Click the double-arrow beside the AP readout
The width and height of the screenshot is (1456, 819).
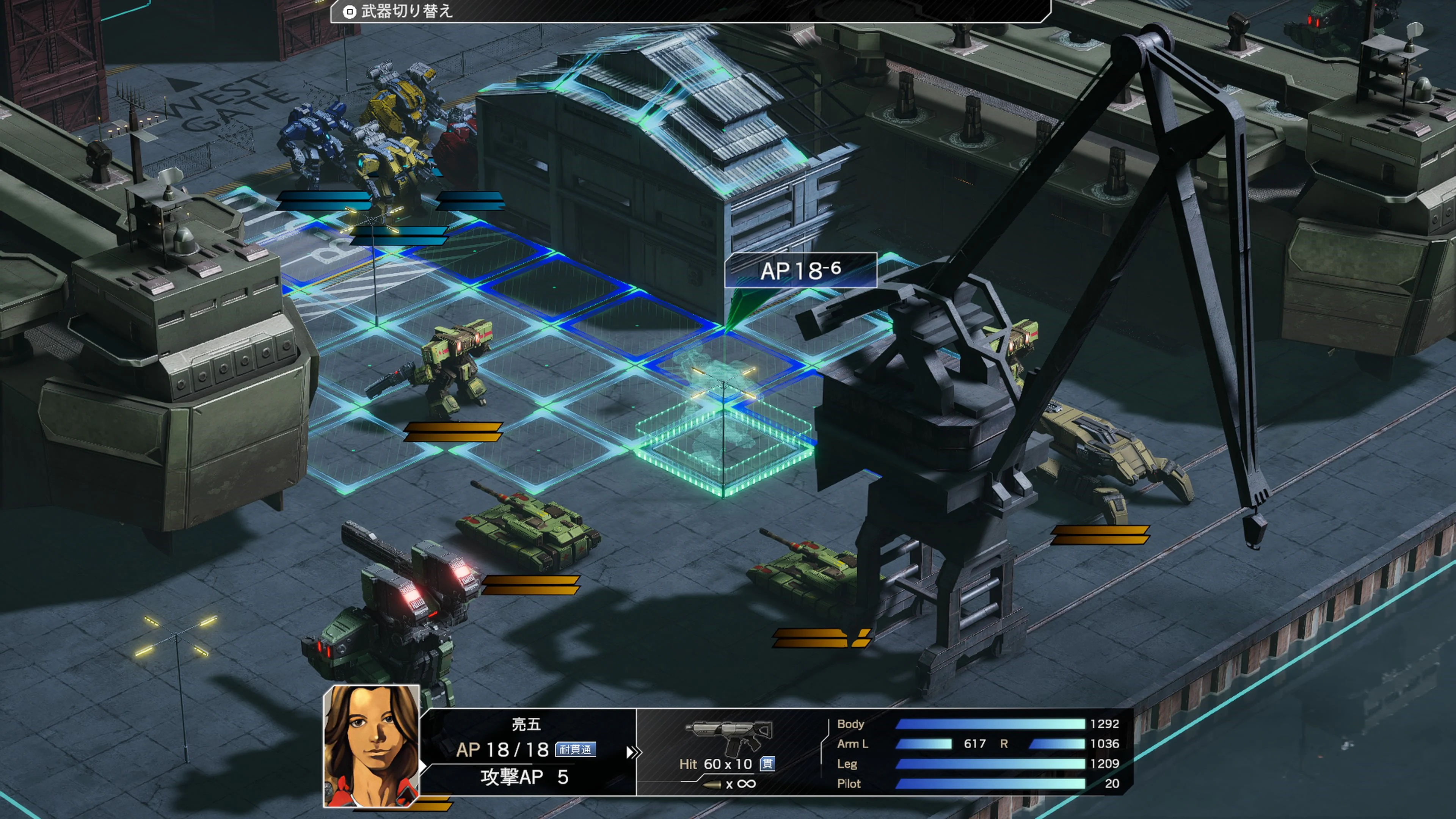click(633, 752)
